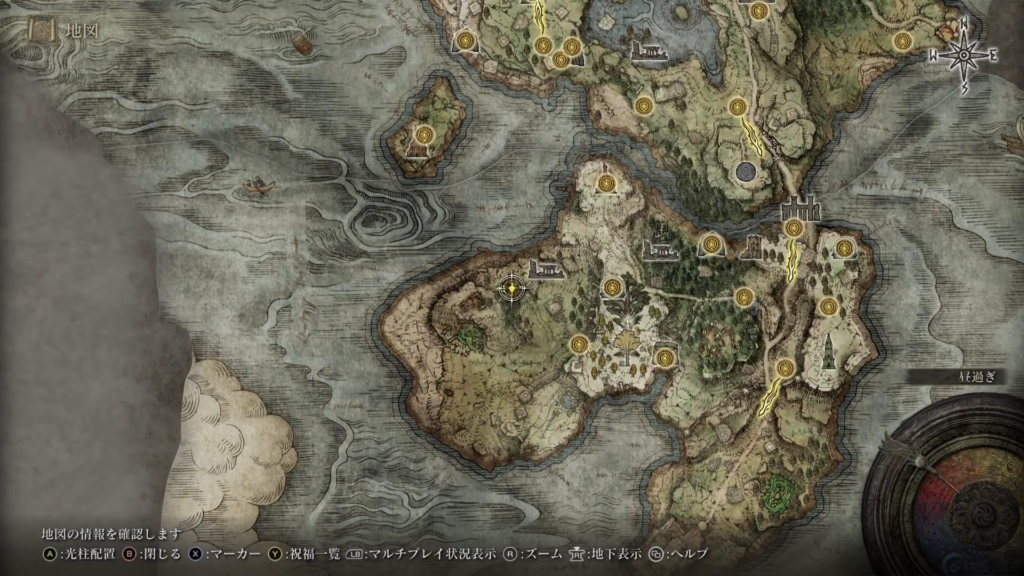Image resolution: width=1024 pixels, height=576 pixels.
Task: Select the tall tower landmark icon
Action: 829,349
